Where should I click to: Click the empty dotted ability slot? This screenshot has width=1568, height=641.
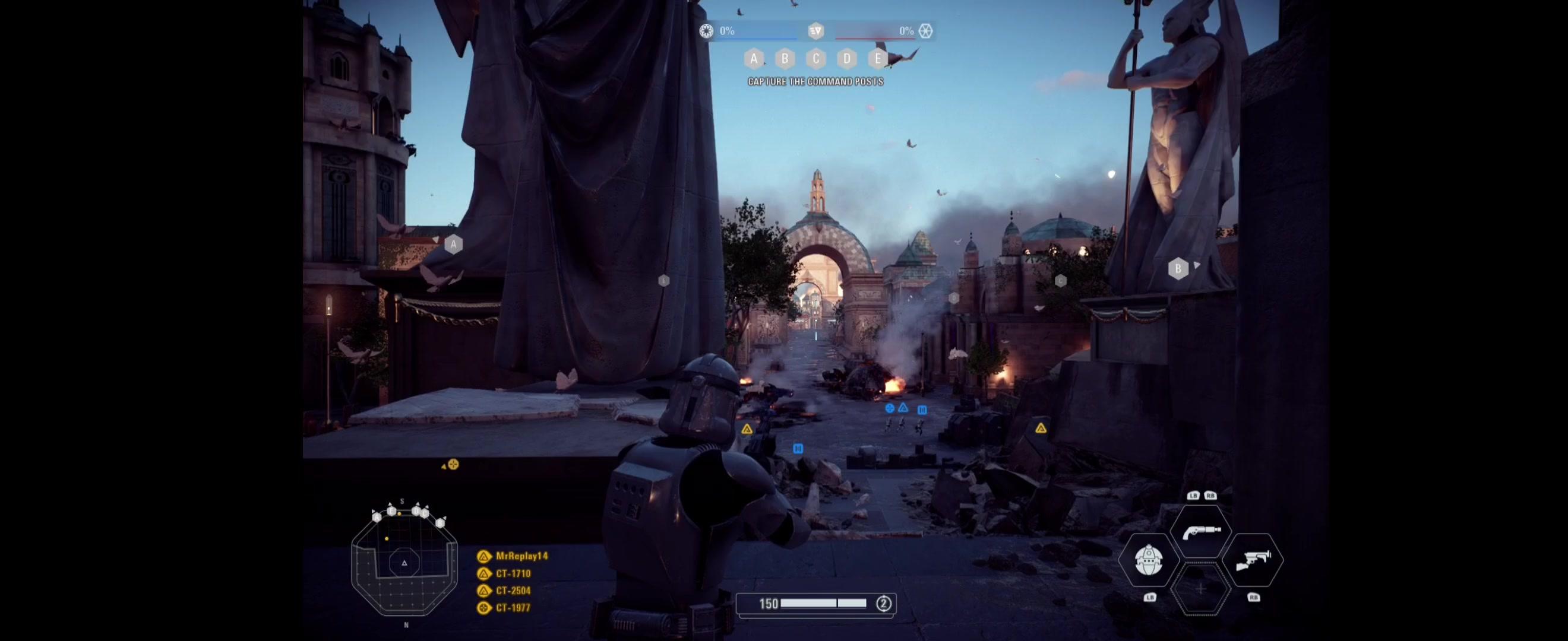1200,589
